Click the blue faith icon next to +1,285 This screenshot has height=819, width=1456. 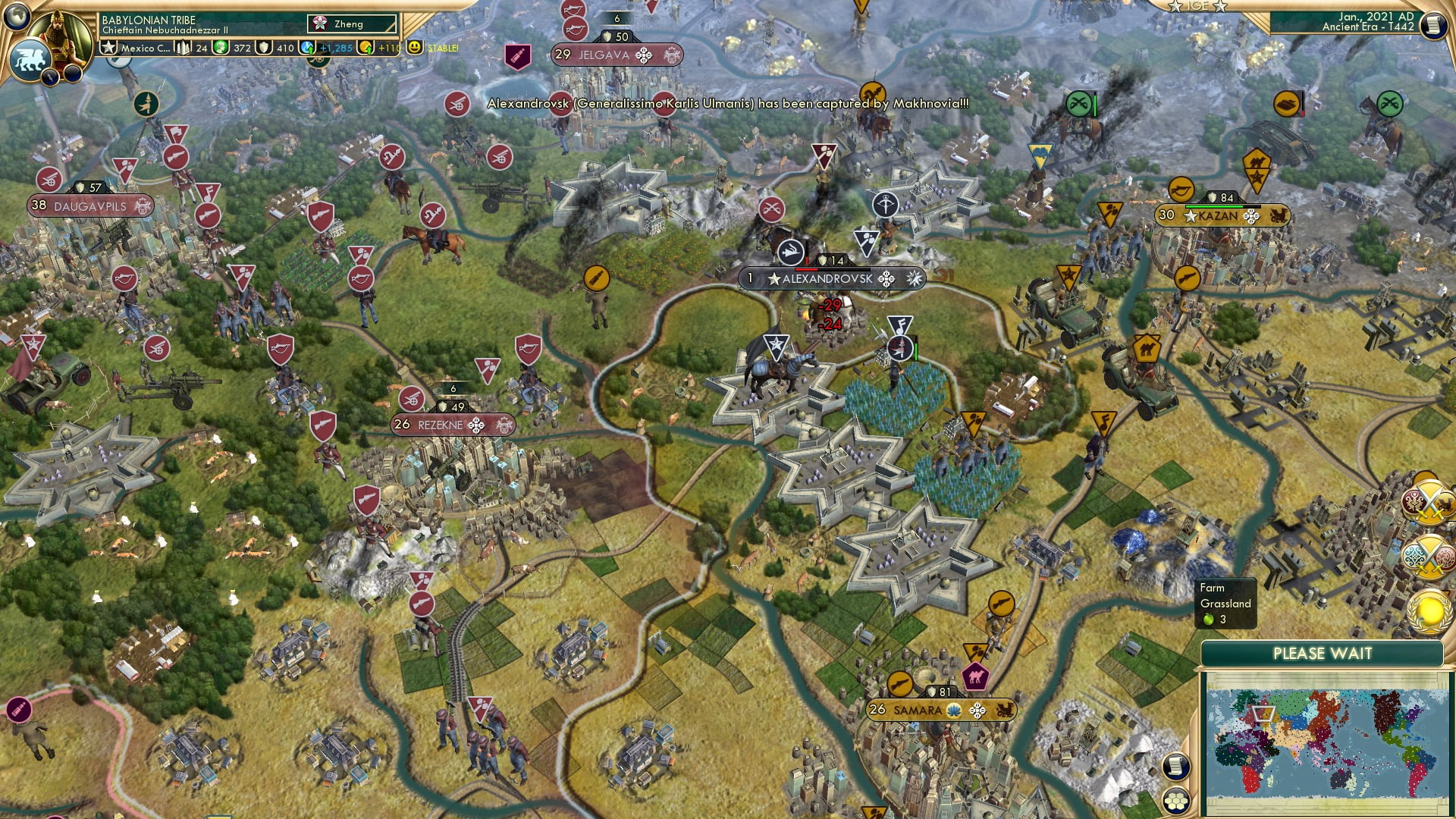(x=306, y=47)
